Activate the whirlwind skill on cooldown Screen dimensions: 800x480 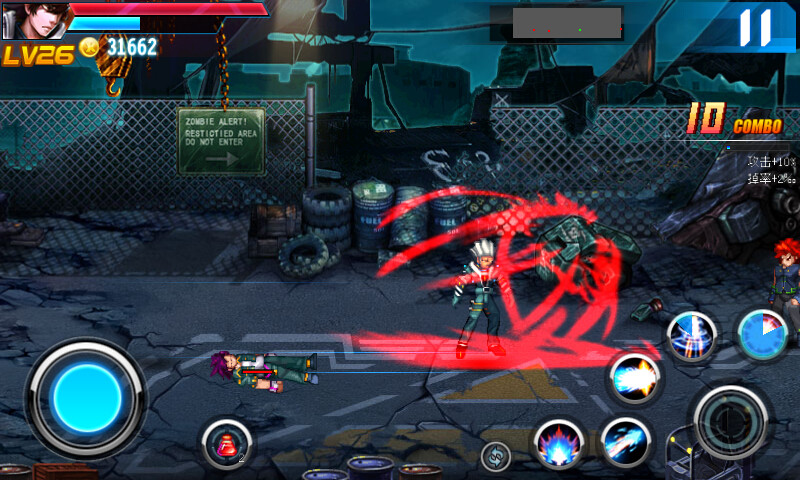pyautogui.click(x=692, y=336)
